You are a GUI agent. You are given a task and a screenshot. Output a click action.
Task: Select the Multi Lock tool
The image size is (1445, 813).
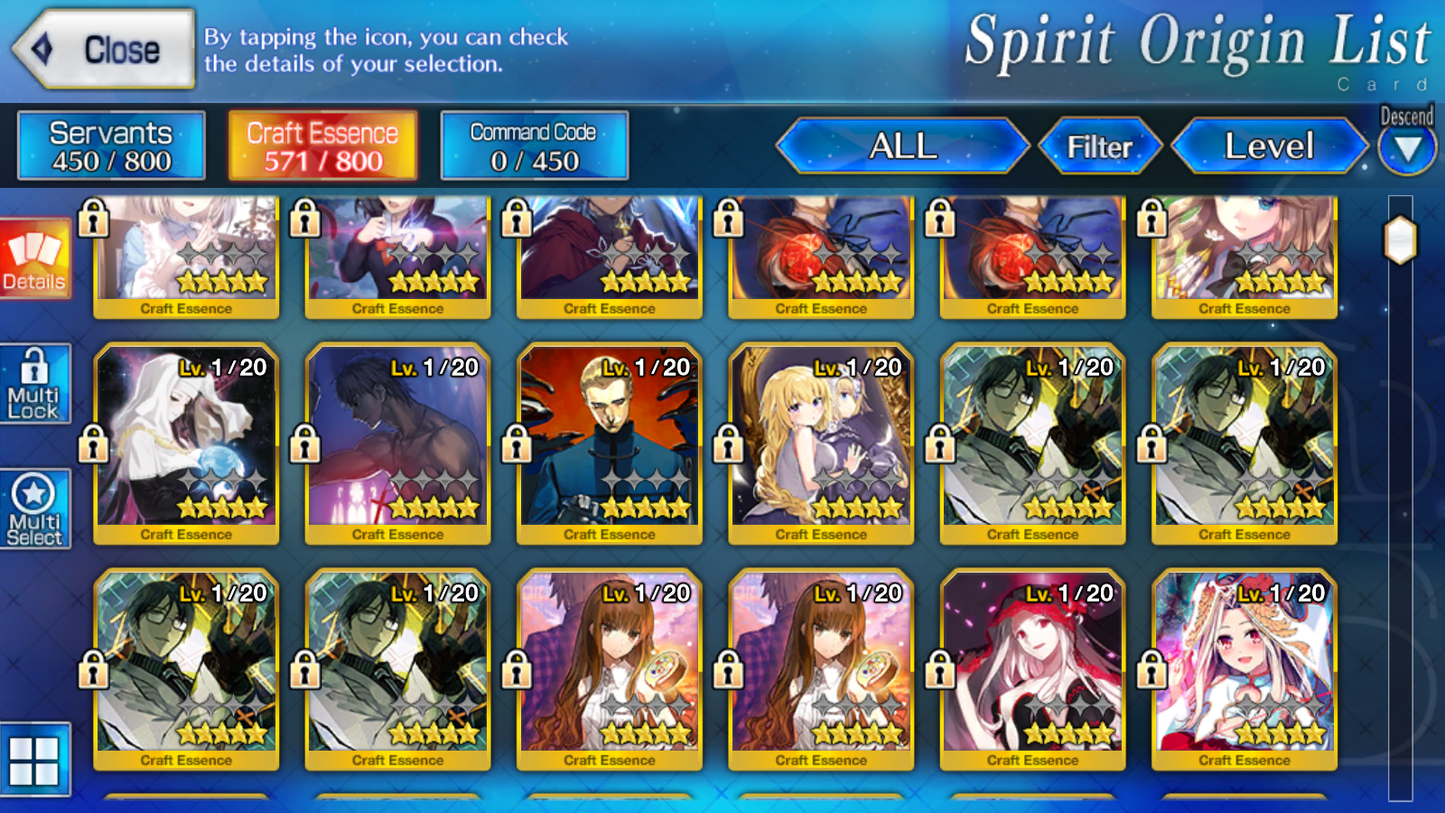(x=35, y=383)
